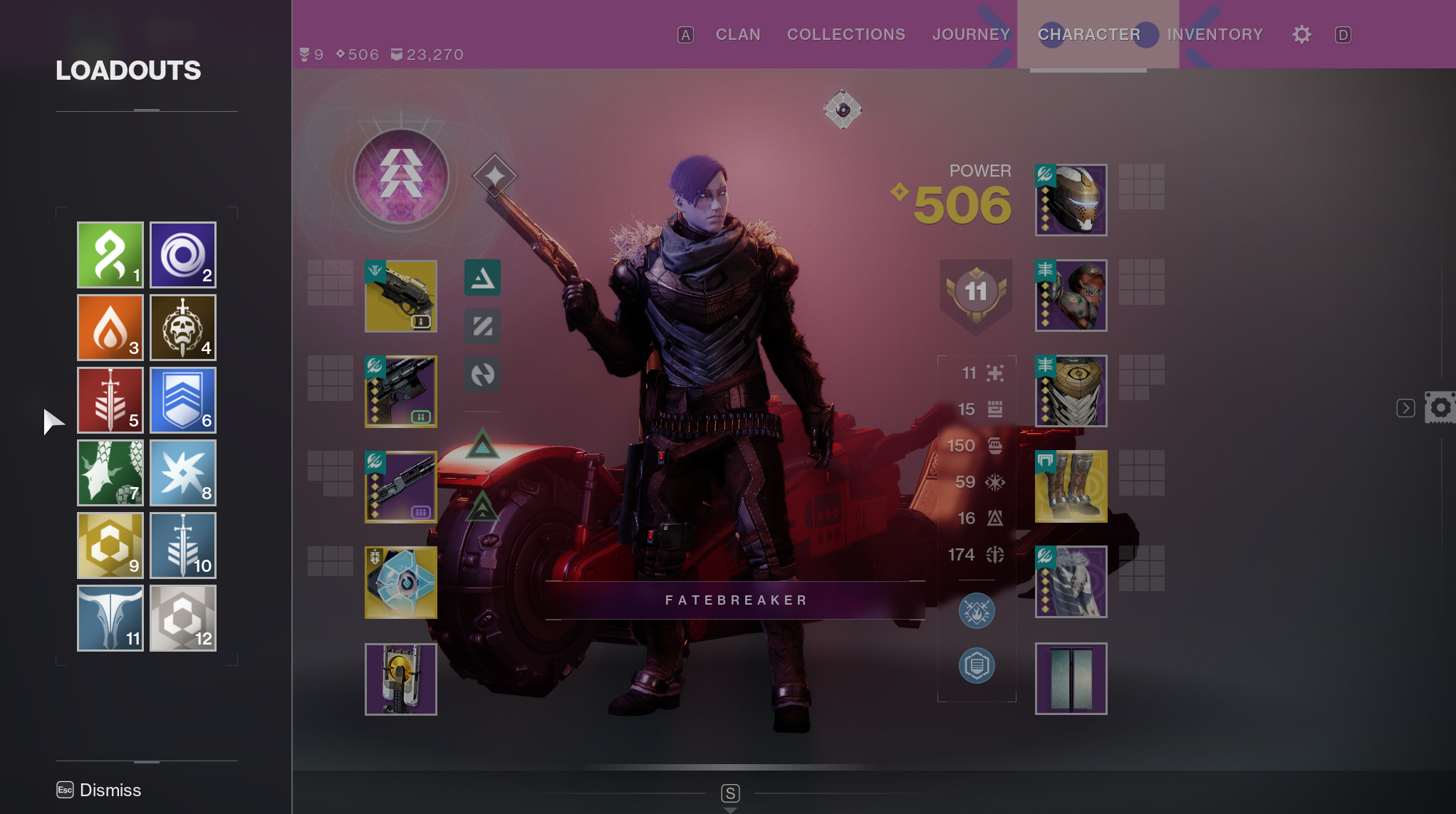The width and height of the screenshot is (1456, 814).
Task: Inspect the equipped helmet armor slot
Action: [x=1071, y=199]
